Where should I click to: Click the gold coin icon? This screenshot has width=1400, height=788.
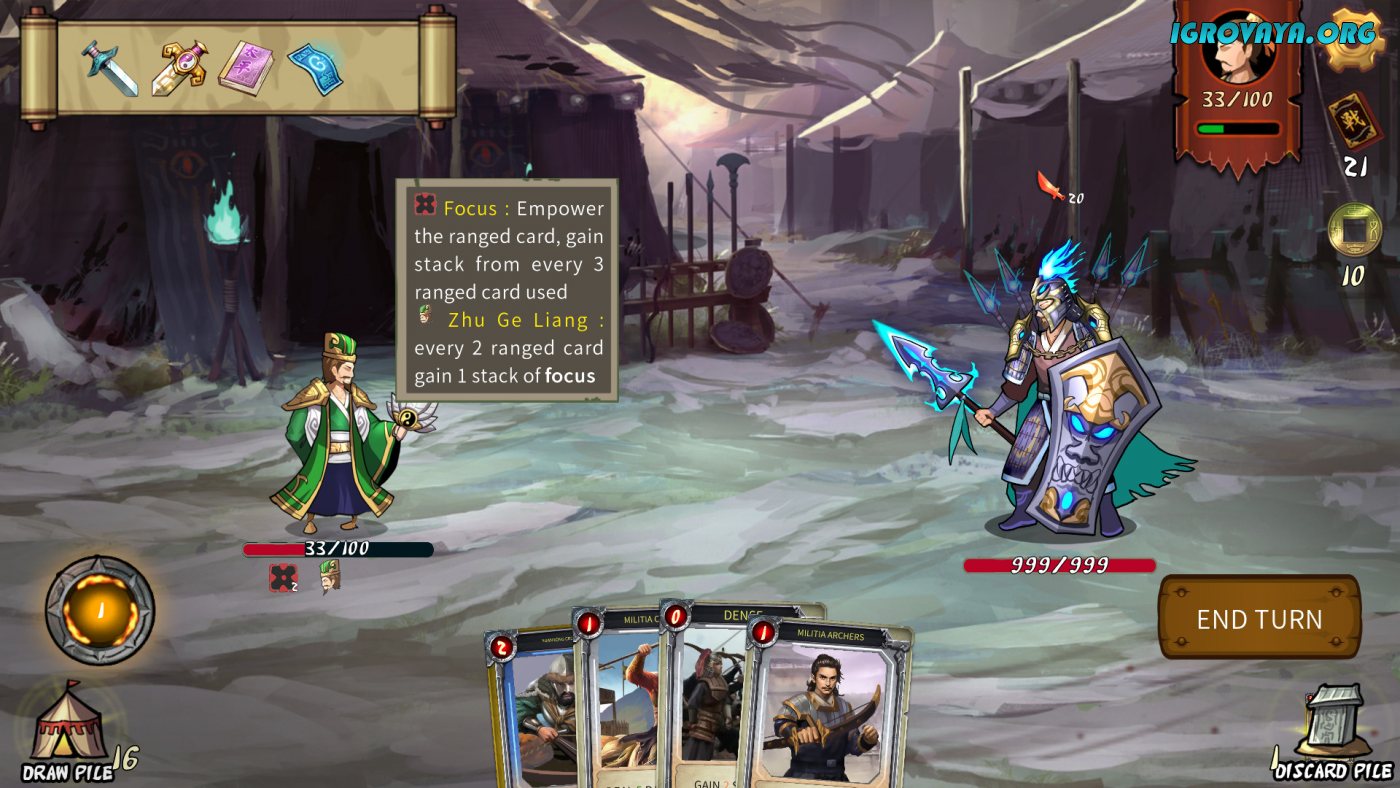coord(1354,230)
